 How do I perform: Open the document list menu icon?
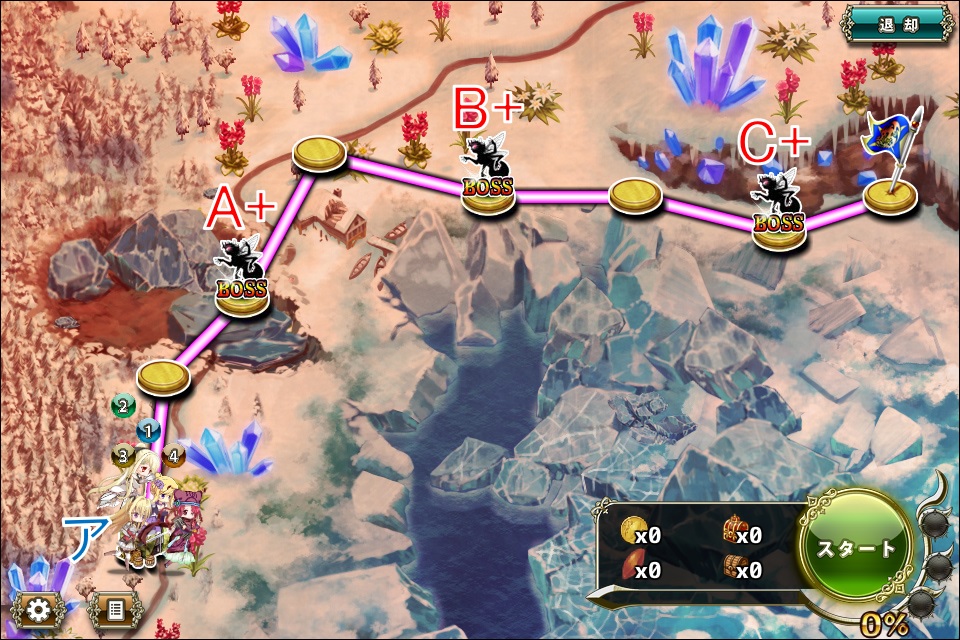pyautogui.click(x=115, y=610)
